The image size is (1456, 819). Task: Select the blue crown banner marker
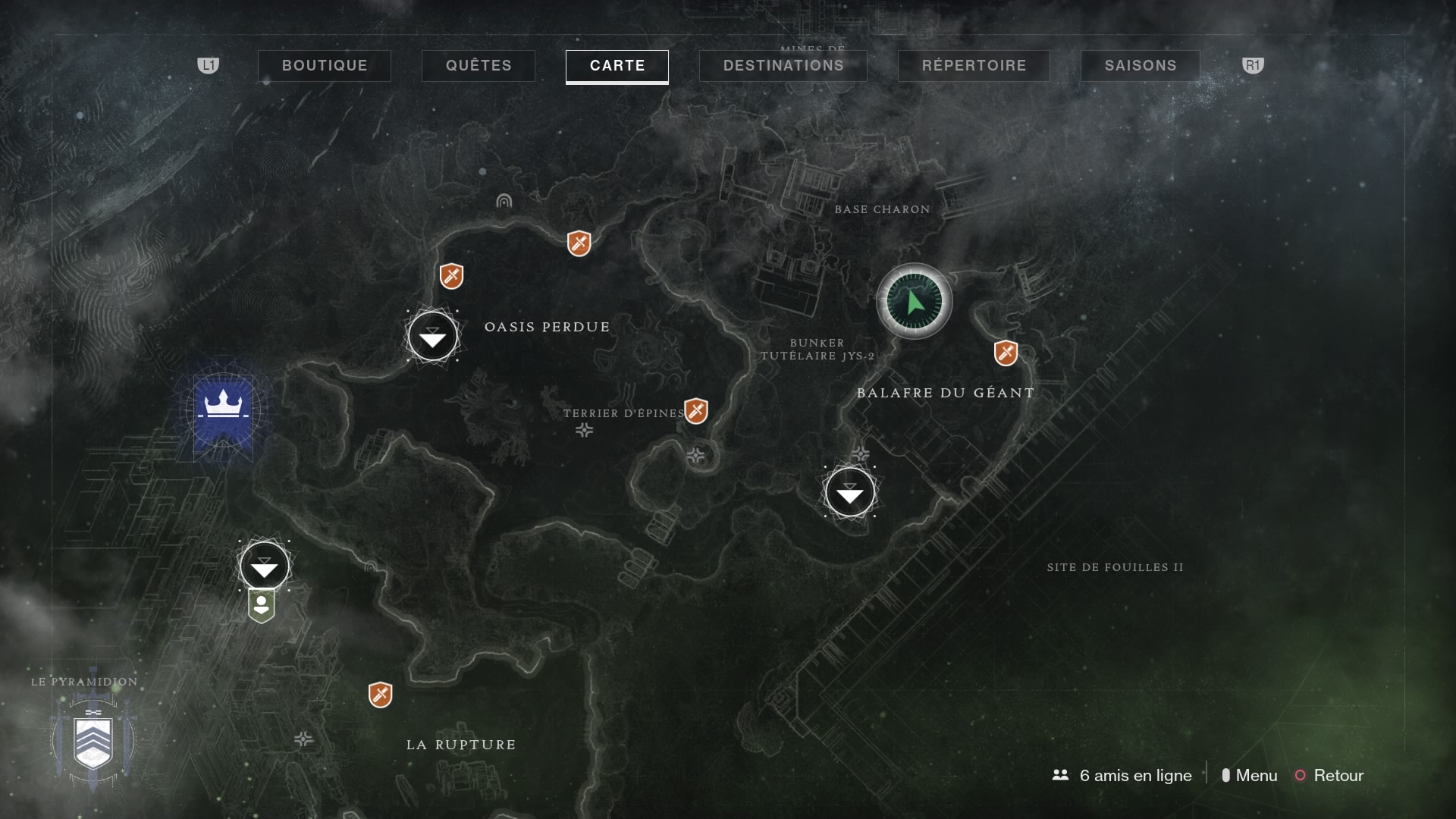(x=223, y=410)
